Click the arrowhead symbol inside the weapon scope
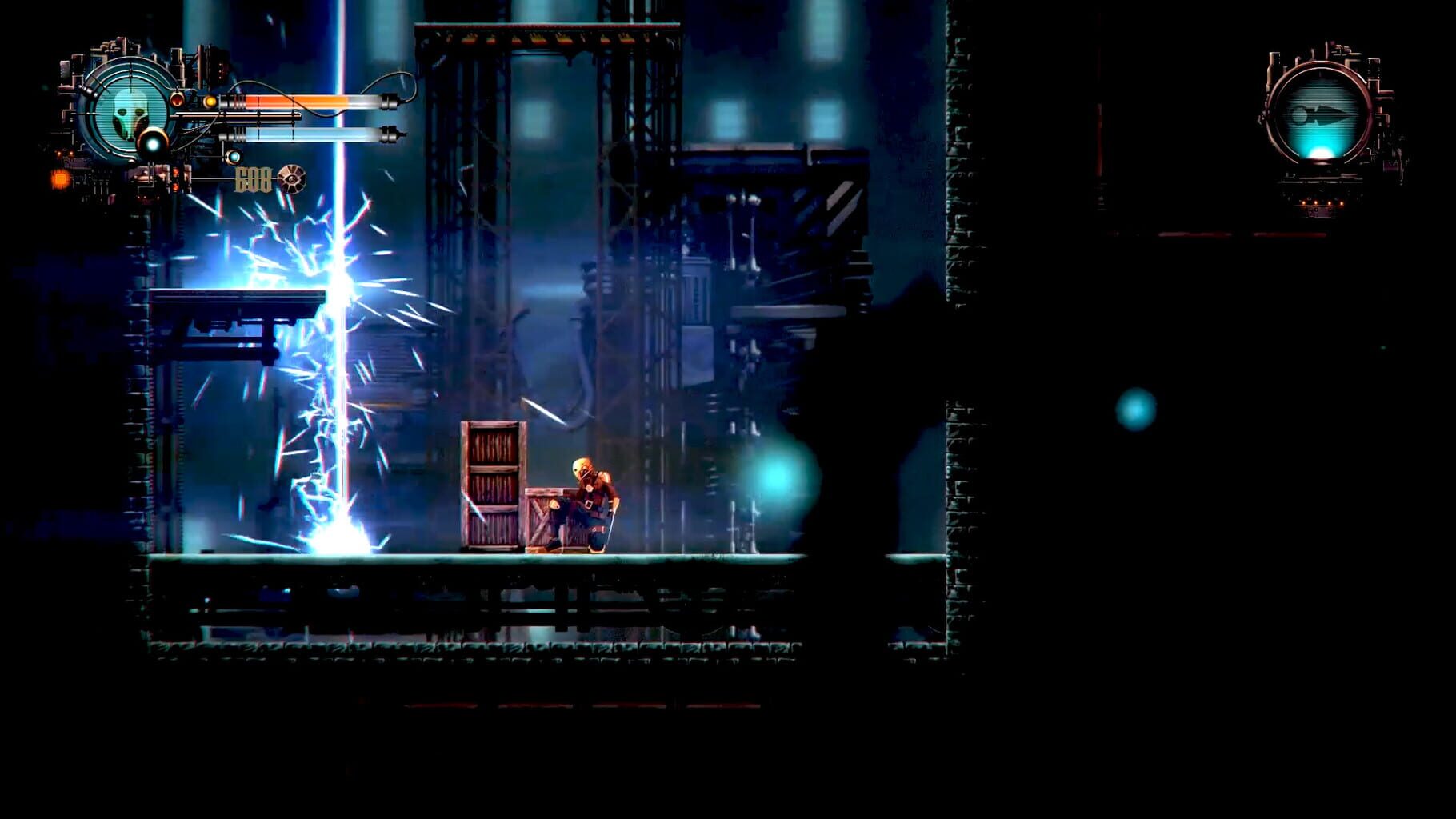Viewport: 1456px width, 819px height. [1326, 113]
